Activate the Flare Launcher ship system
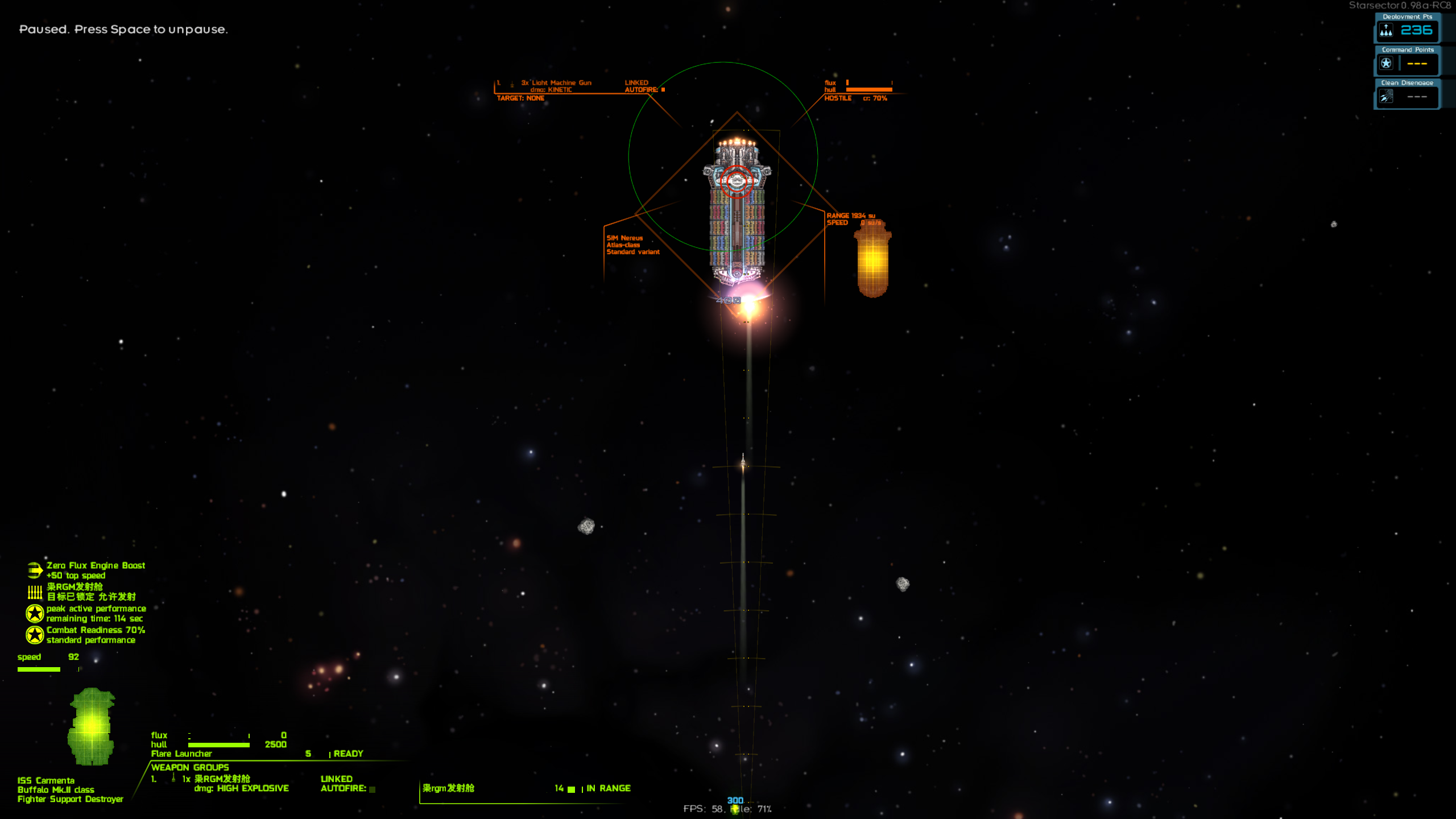1456x819 pixels. (x=182, y=754)
